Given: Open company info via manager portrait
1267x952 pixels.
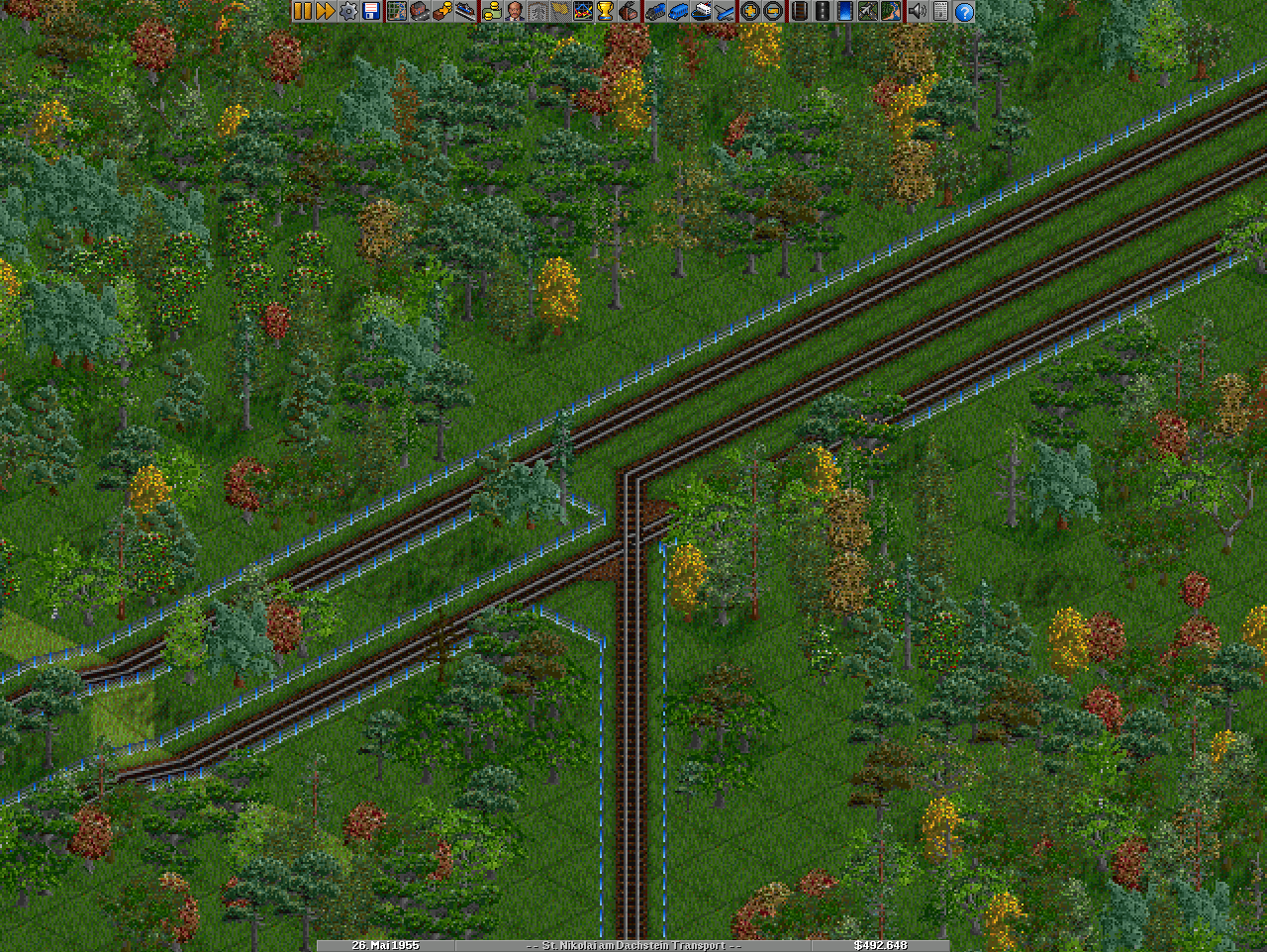Looking at the screenshot, I should [x=514, y=11].
